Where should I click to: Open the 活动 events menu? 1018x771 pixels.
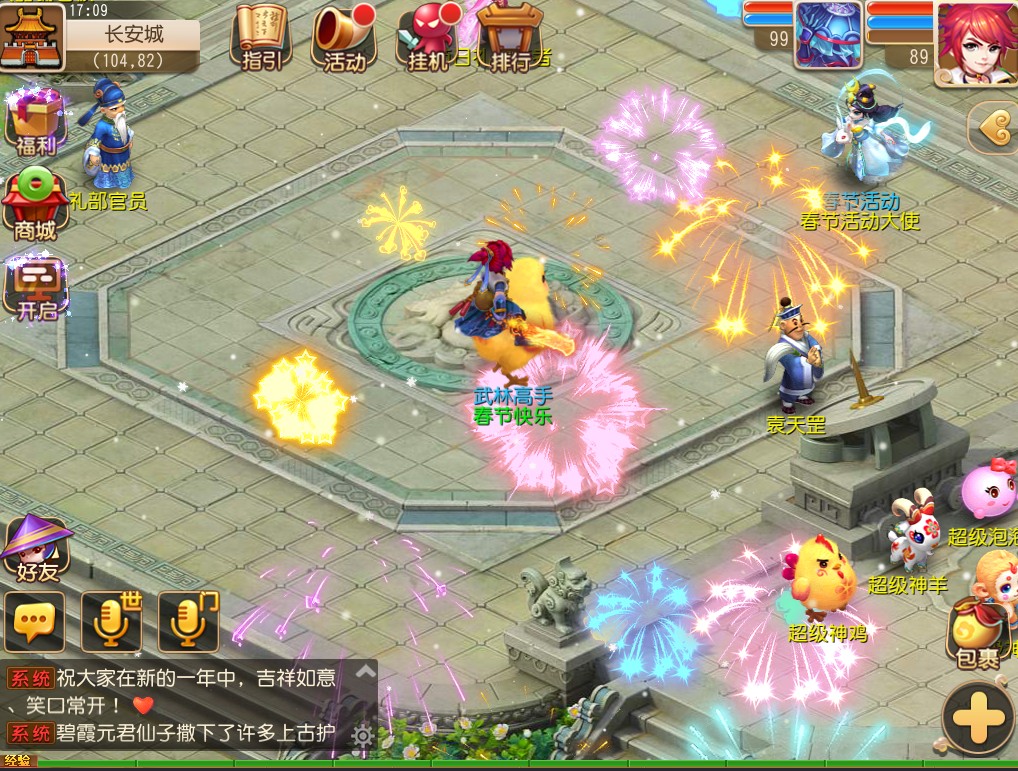(344, 37)
